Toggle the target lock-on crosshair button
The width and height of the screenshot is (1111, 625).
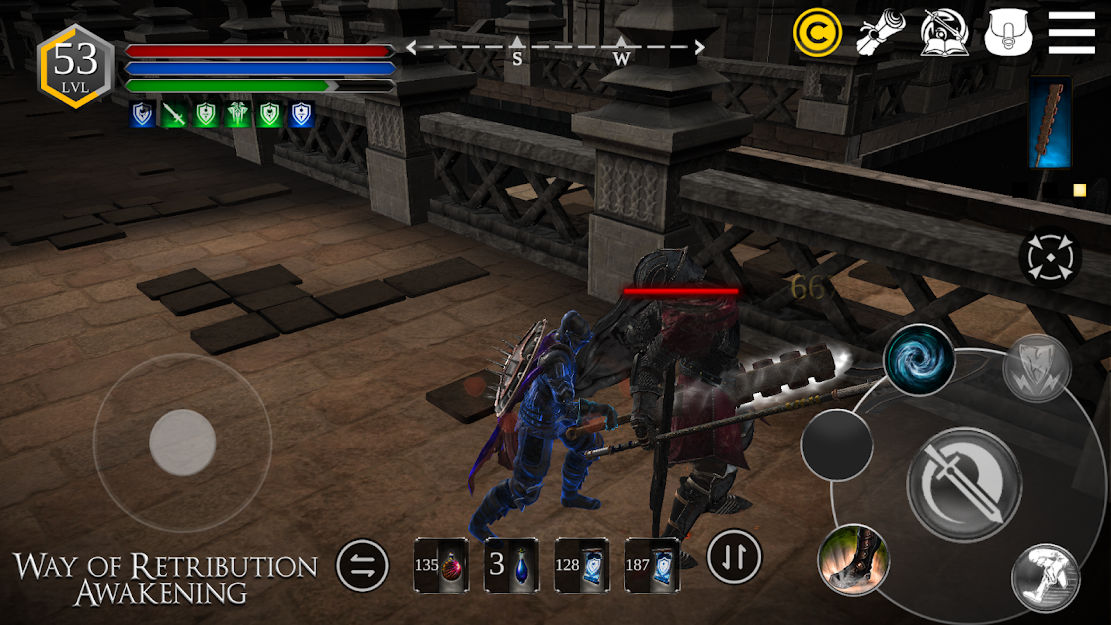pos(1049,258)
